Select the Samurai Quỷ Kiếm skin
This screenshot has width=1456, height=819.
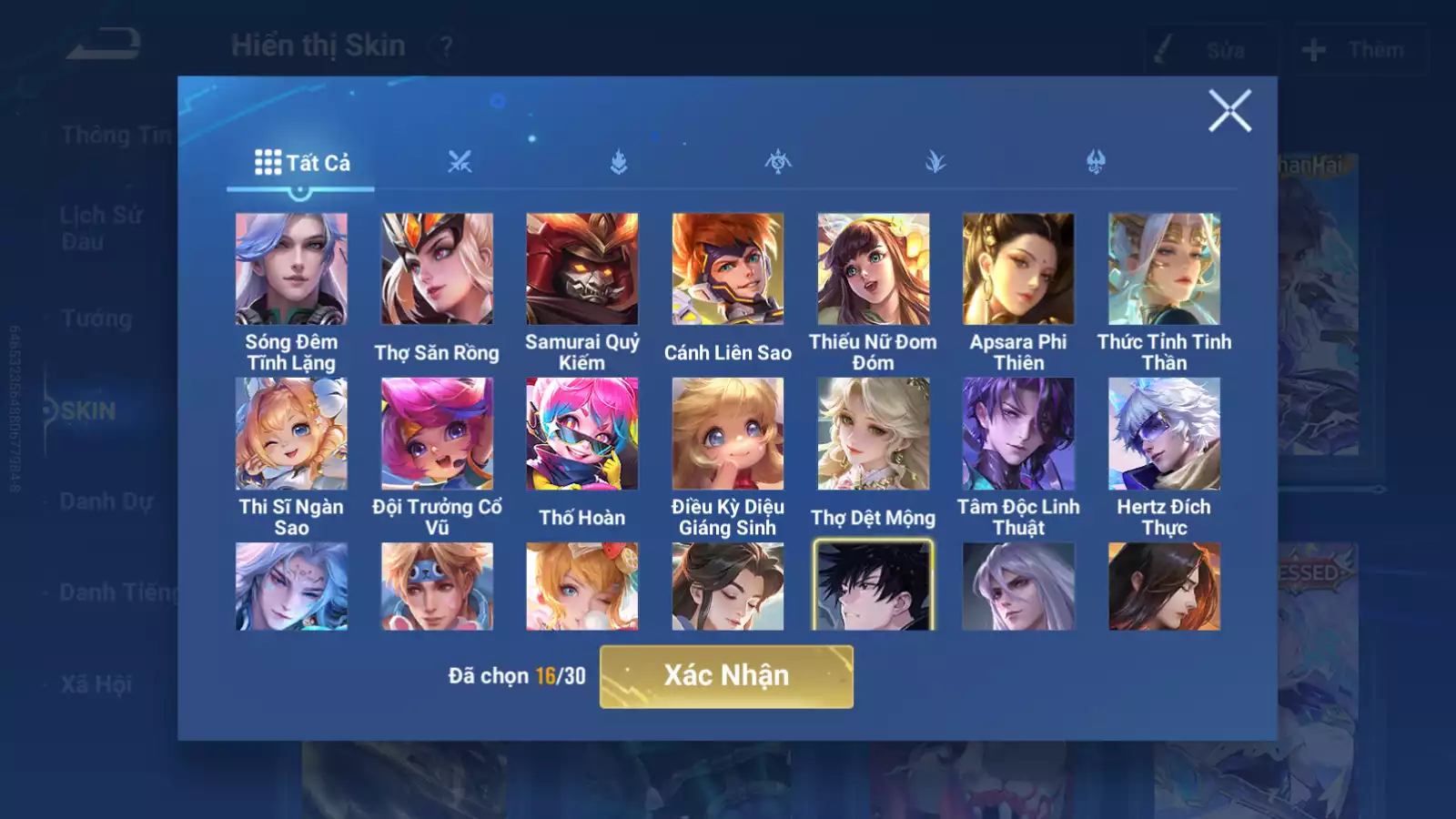(582, 269)
